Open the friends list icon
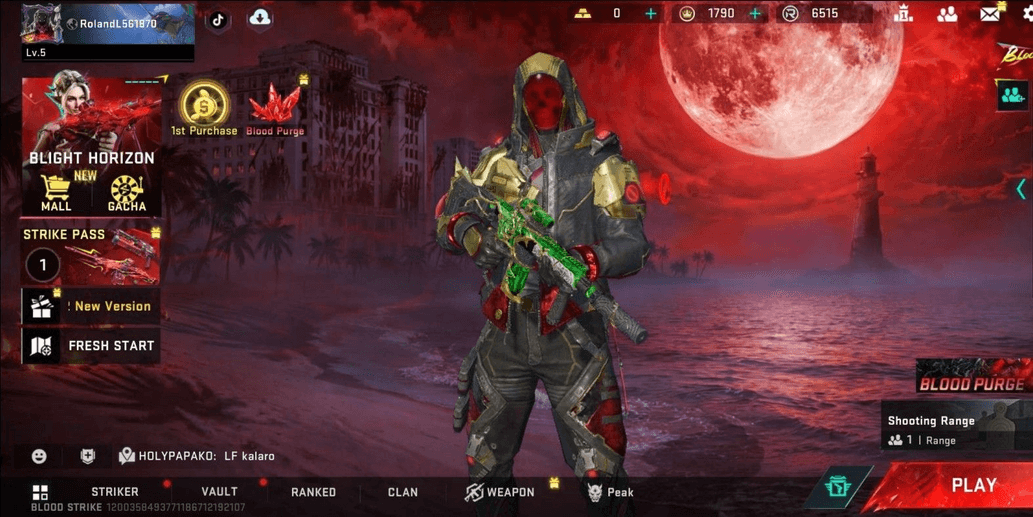The width and height of the screenshot is (1033, 517). click(947, 14)
